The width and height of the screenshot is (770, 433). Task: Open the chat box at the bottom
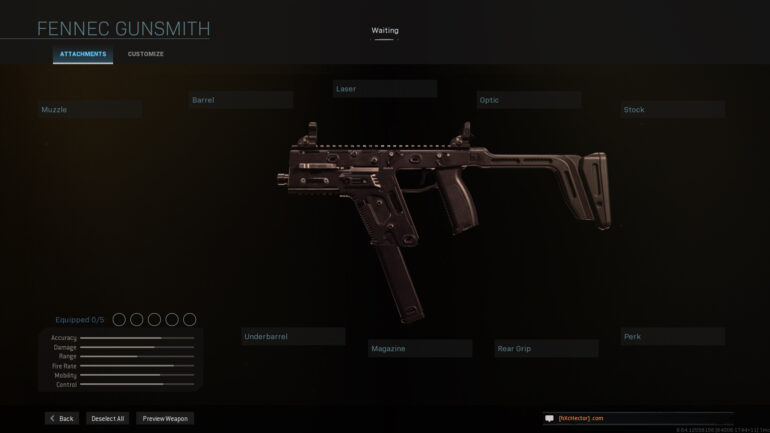click(637, 418)
